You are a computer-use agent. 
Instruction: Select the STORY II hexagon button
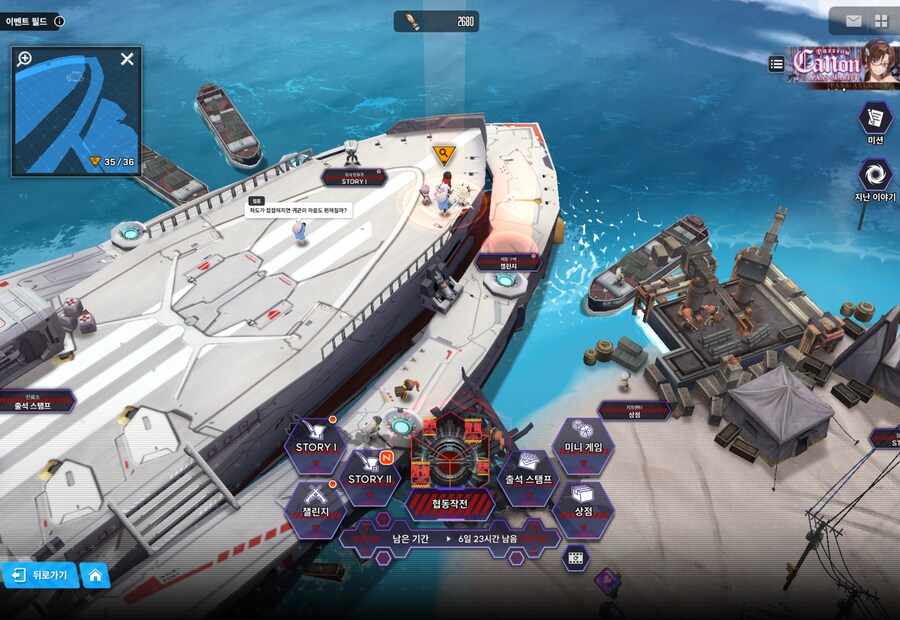click(369, 477)
